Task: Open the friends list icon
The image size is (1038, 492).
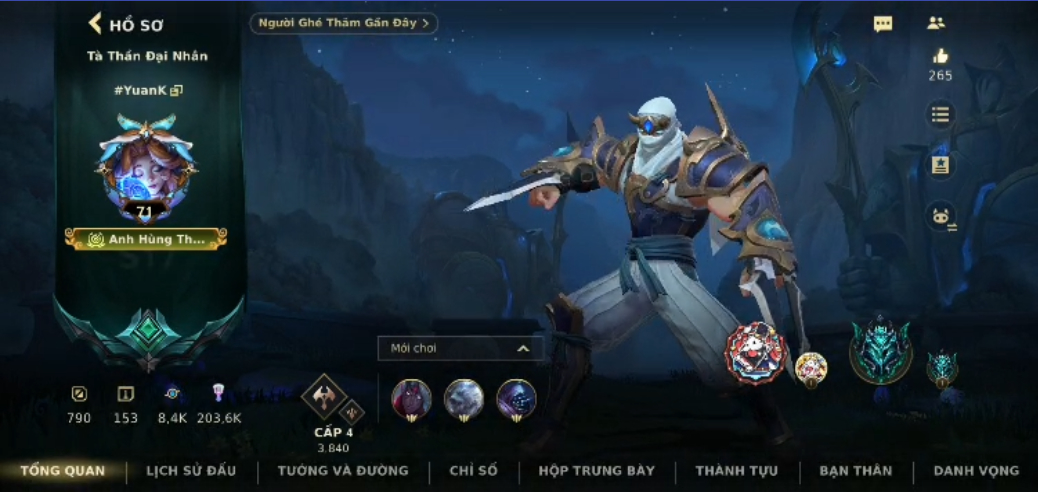Action: coord(936,23)
